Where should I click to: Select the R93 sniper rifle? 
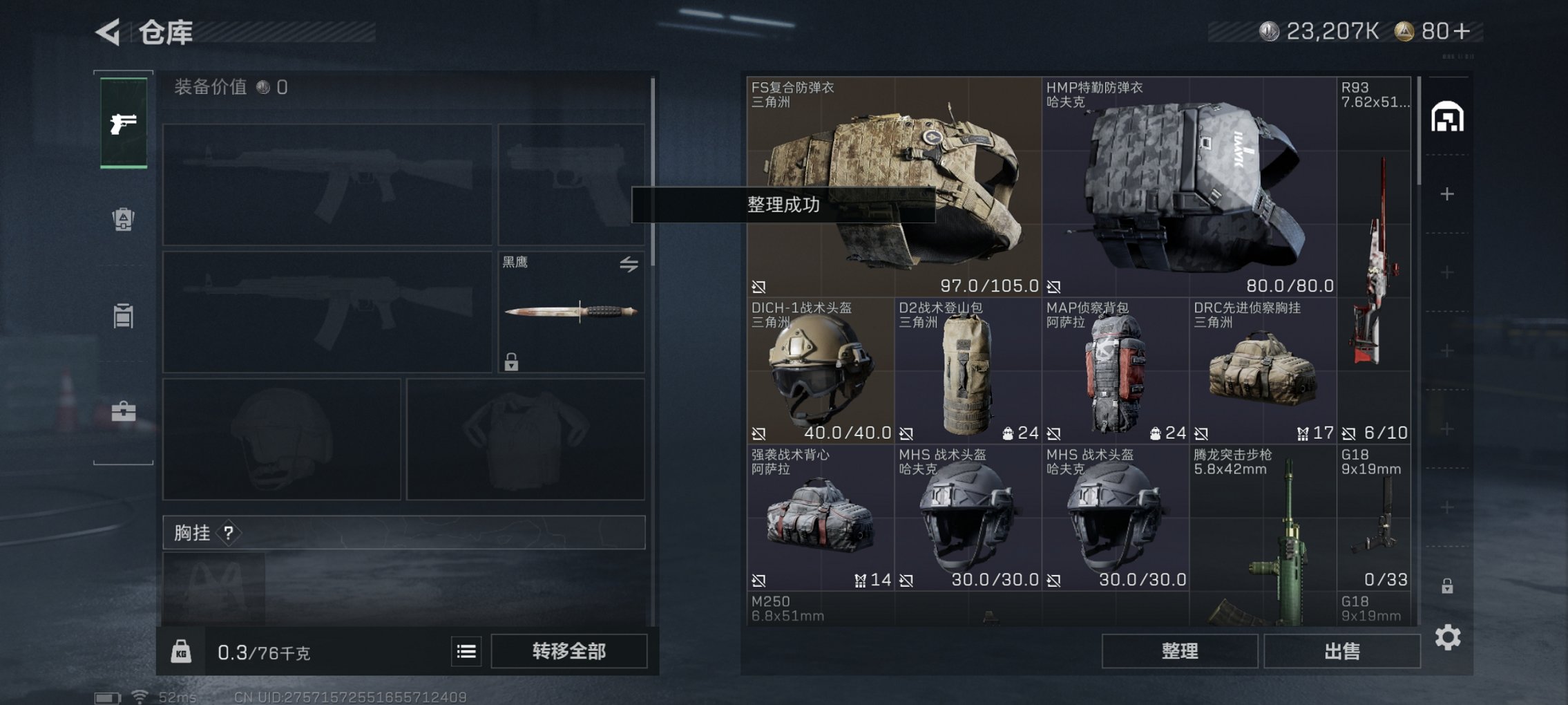click(x=1374, y=259)
